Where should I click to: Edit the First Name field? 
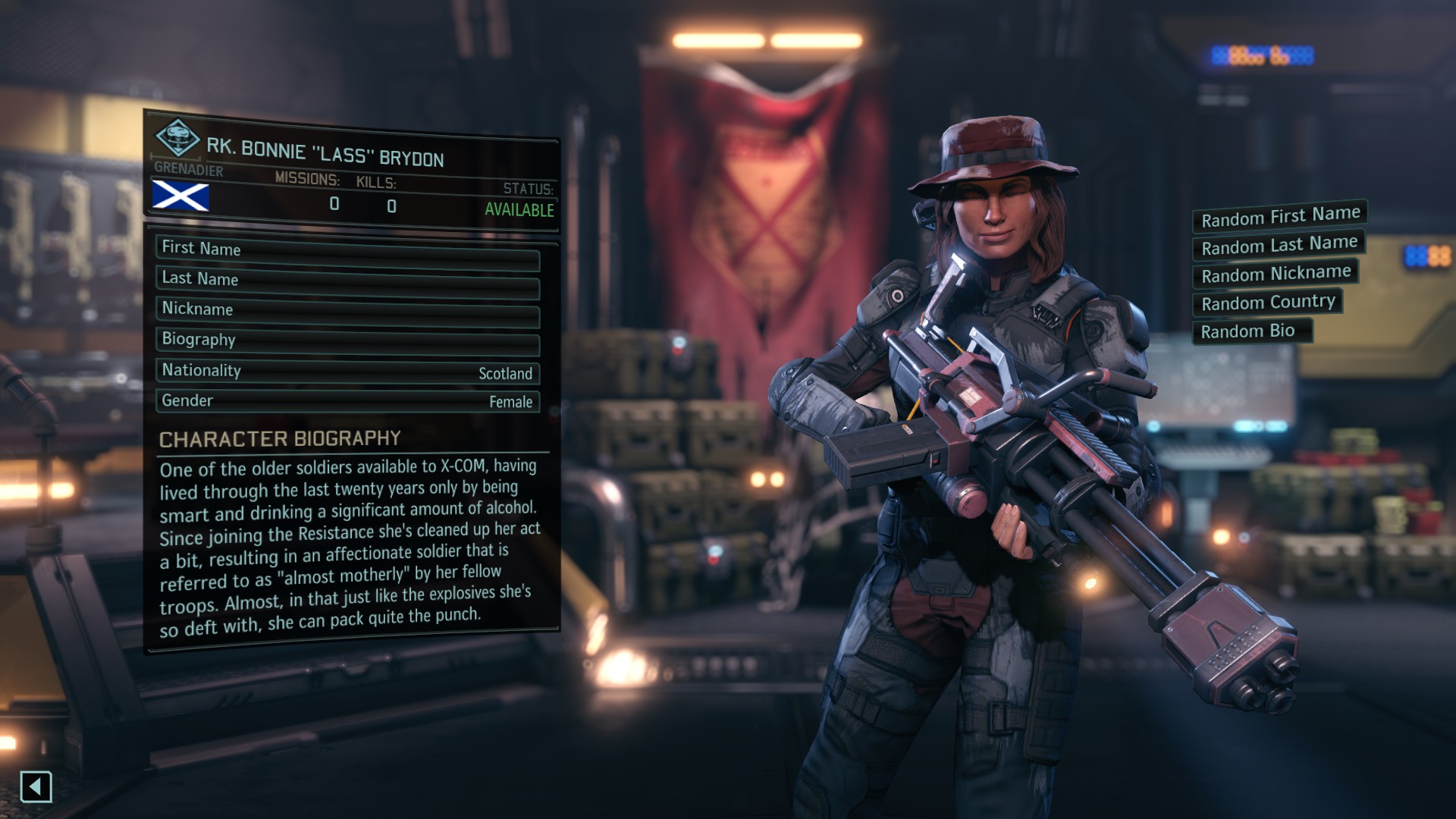(347, 251)
